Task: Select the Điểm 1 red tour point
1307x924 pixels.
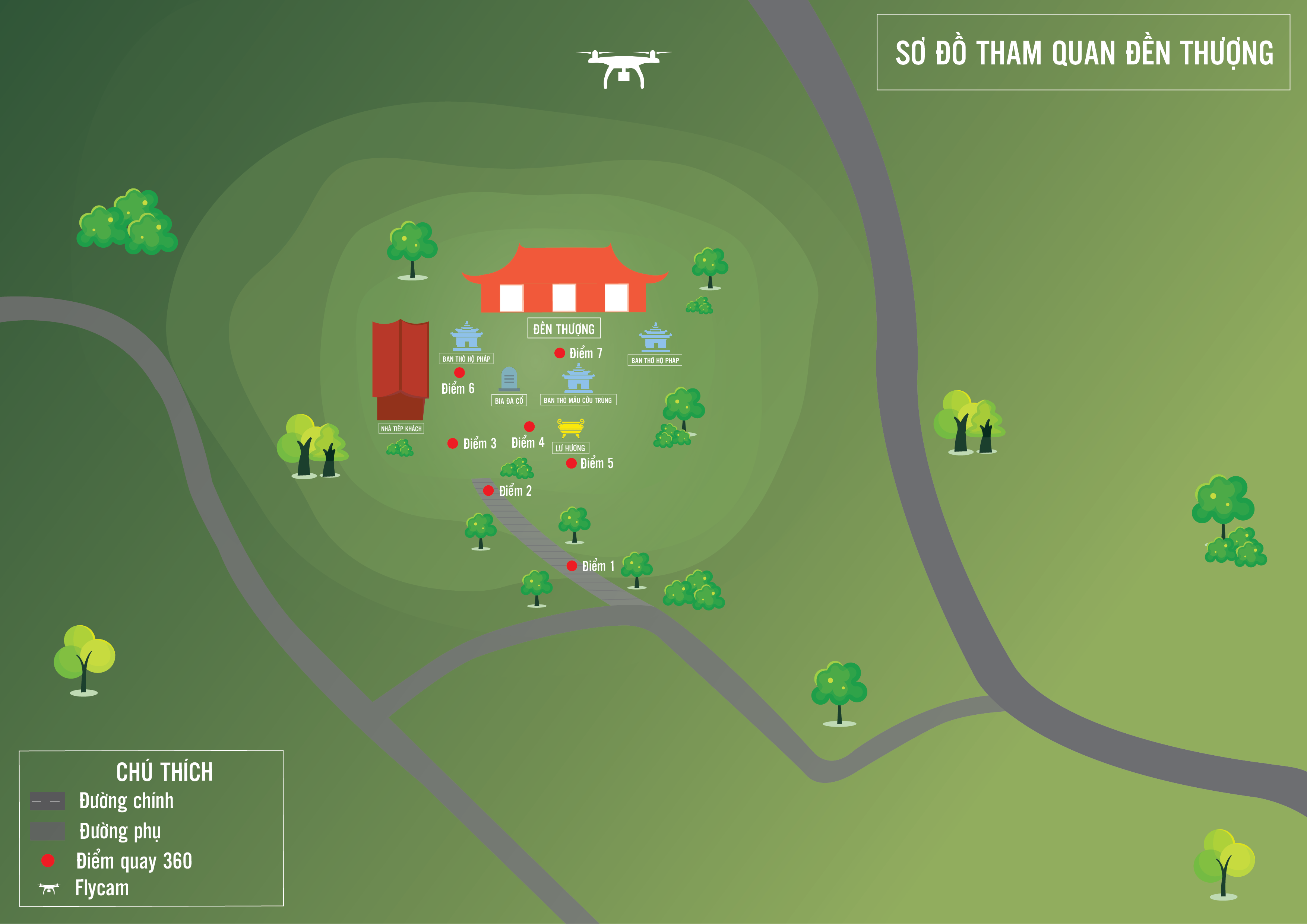Action: (x=572, y=566)
